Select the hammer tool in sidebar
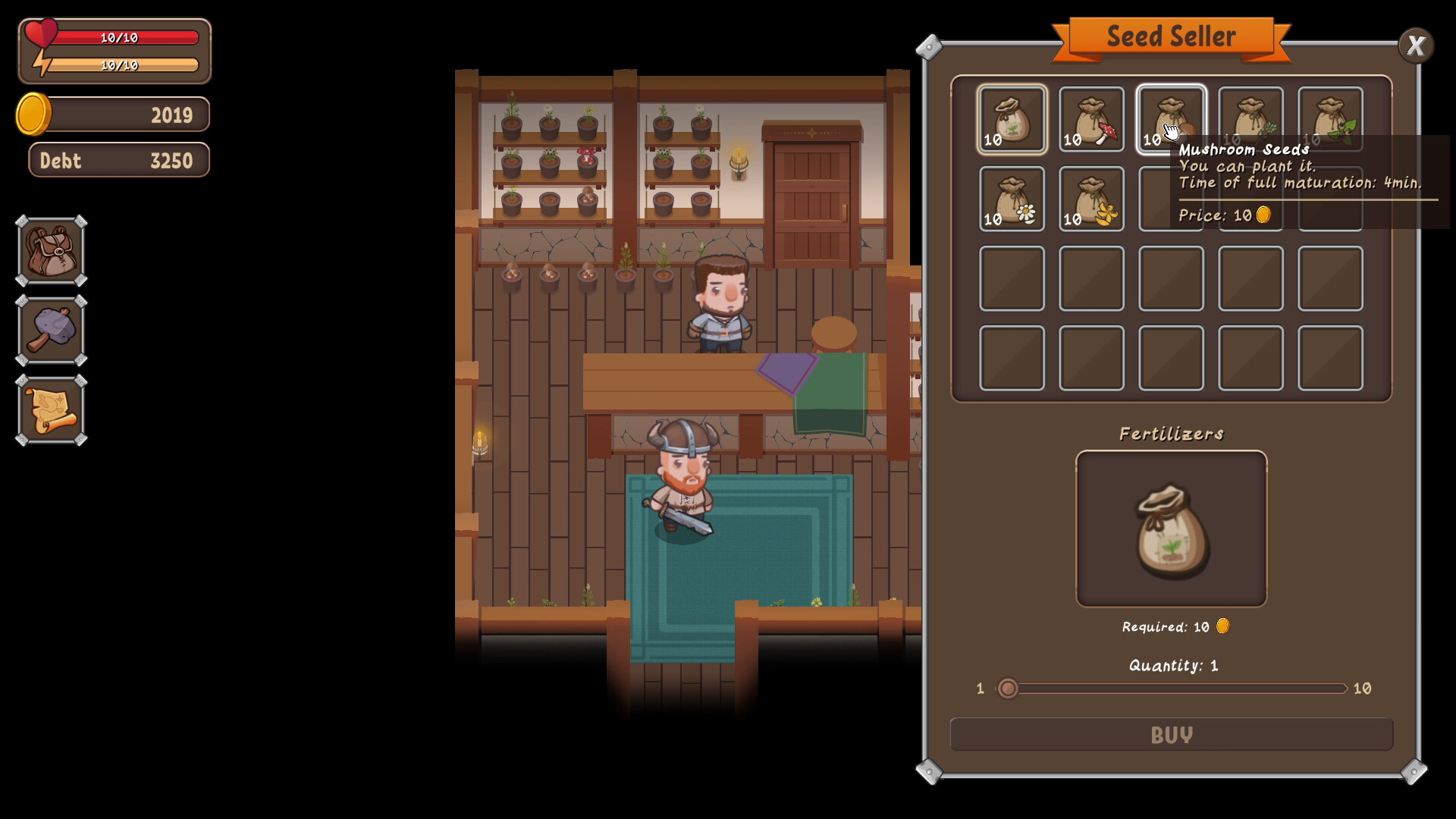Screen dimensions: 1456x819 pos(50,330)
